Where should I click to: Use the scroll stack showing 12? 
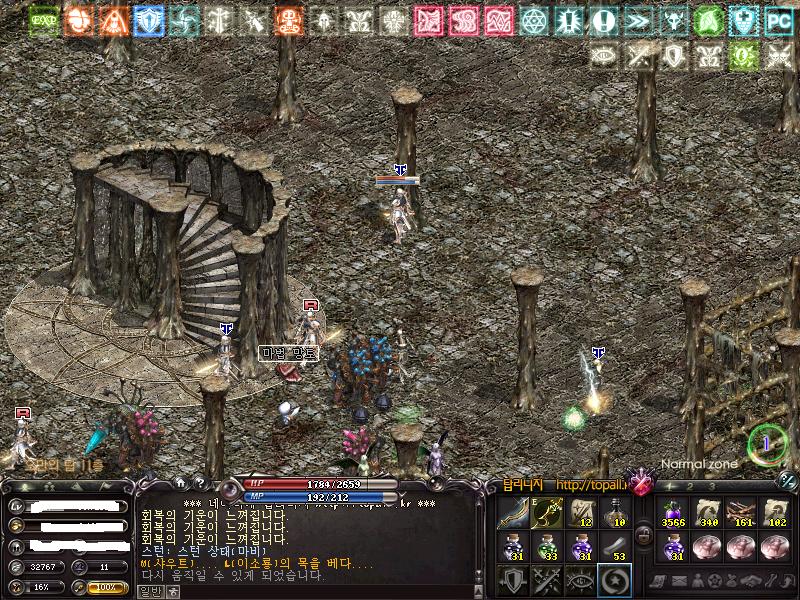pos(582,515)
